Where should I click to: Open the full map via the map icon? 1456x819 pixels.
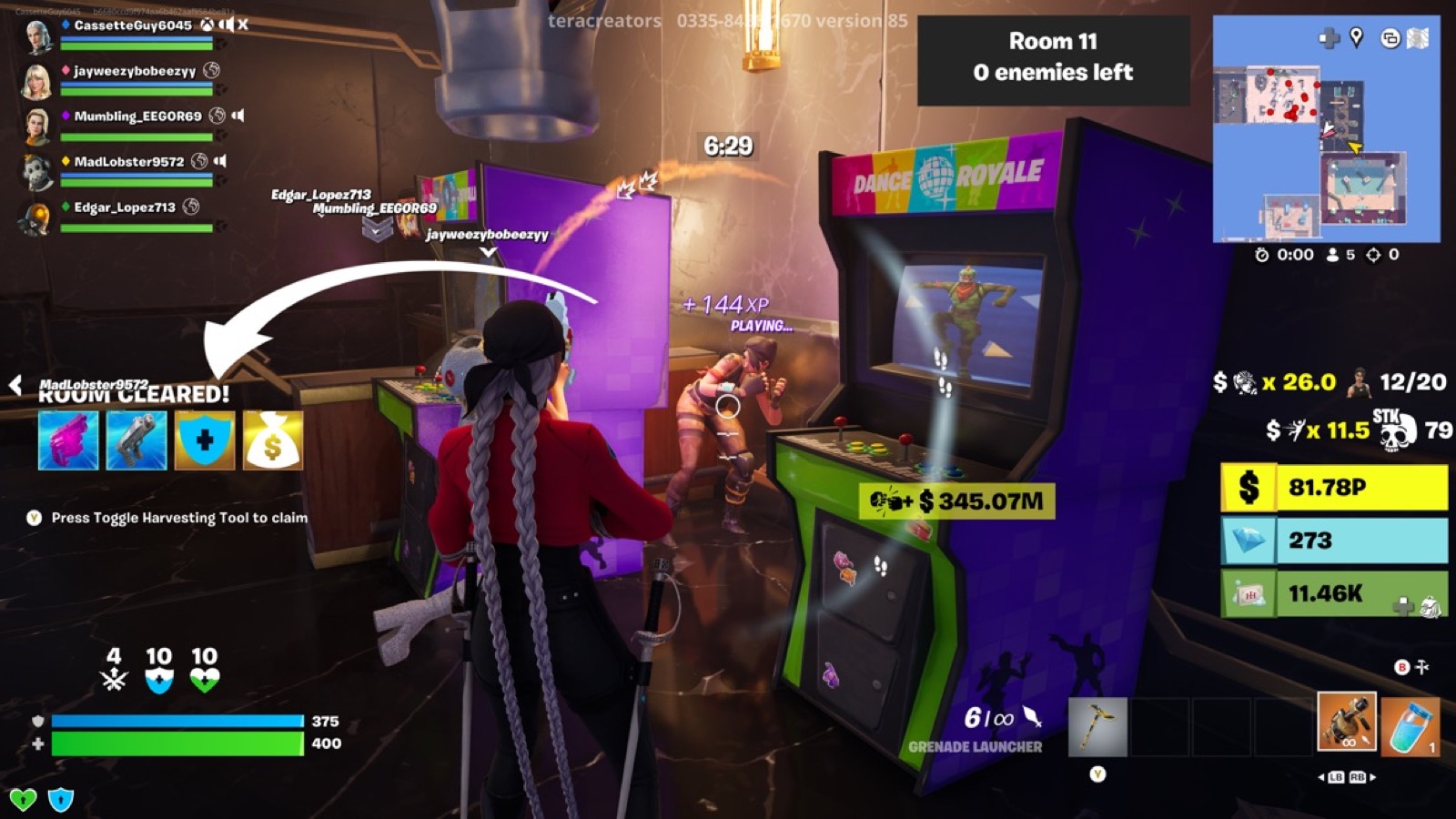pos(1417,36)
